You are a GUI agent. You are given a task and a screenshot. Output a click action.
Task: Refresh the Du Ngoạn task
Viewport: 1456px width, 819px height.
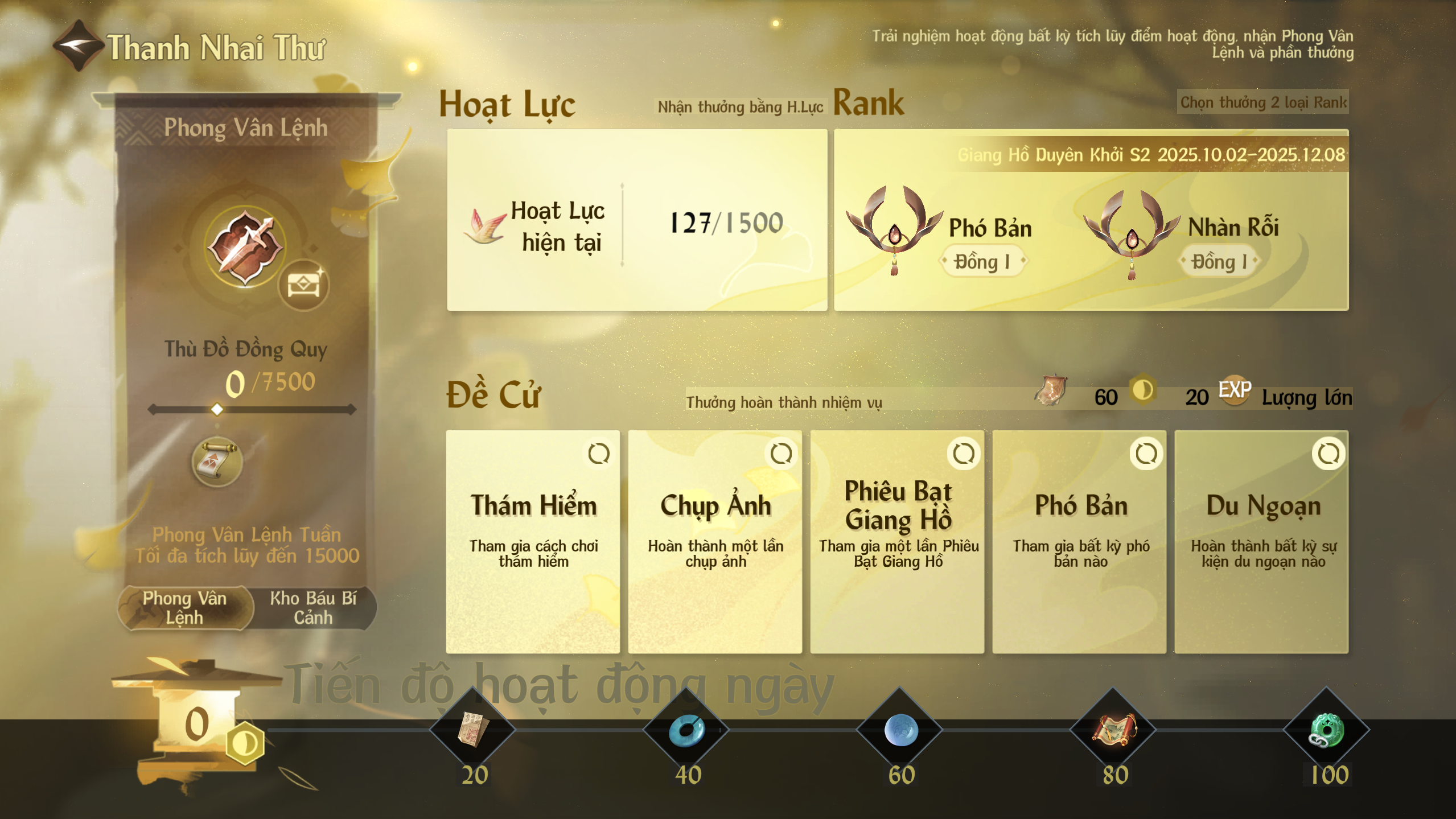click(1329, 454)
